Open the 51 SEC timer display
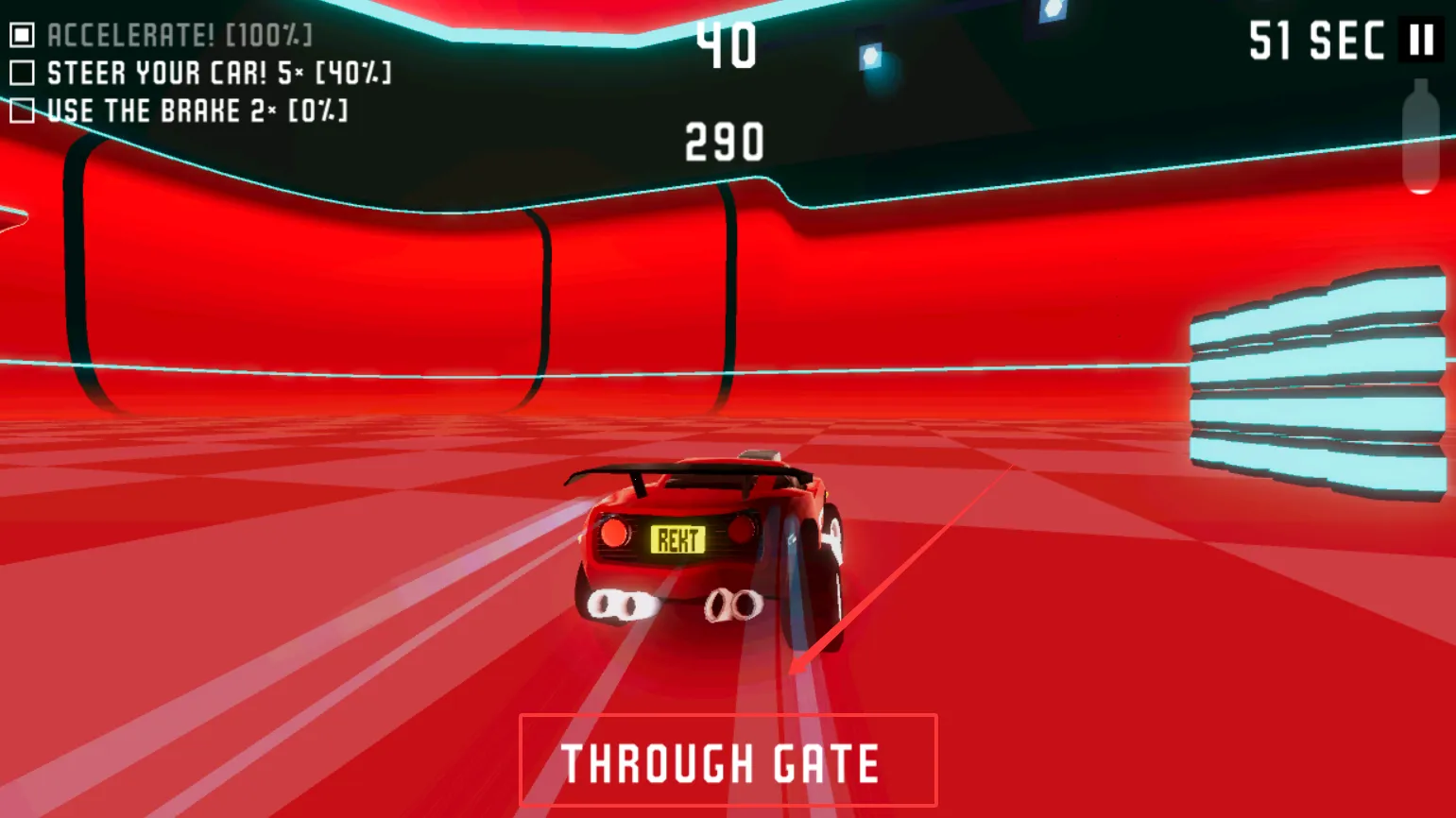Screen dimensions: 1456x818 [x=1315, y=42]
